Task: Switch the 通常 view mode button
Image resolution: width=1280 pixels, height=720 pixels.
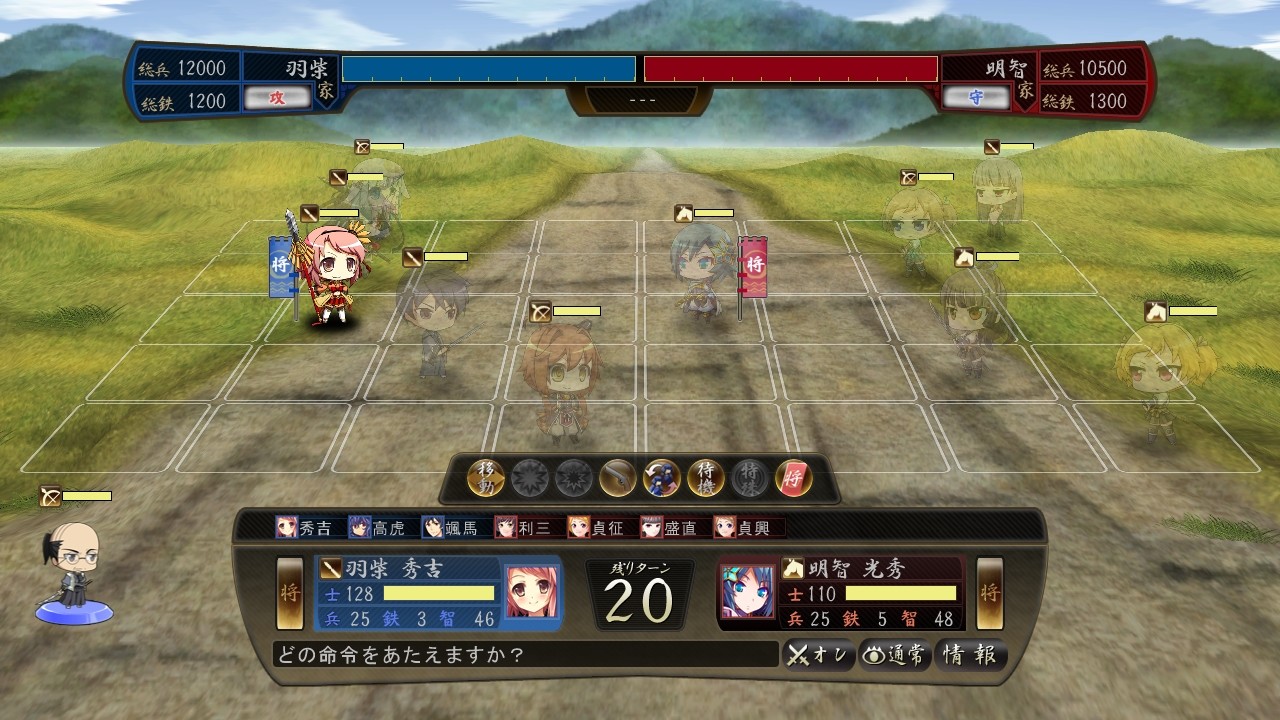Action: pyautogui.click(x=895, y=655)
